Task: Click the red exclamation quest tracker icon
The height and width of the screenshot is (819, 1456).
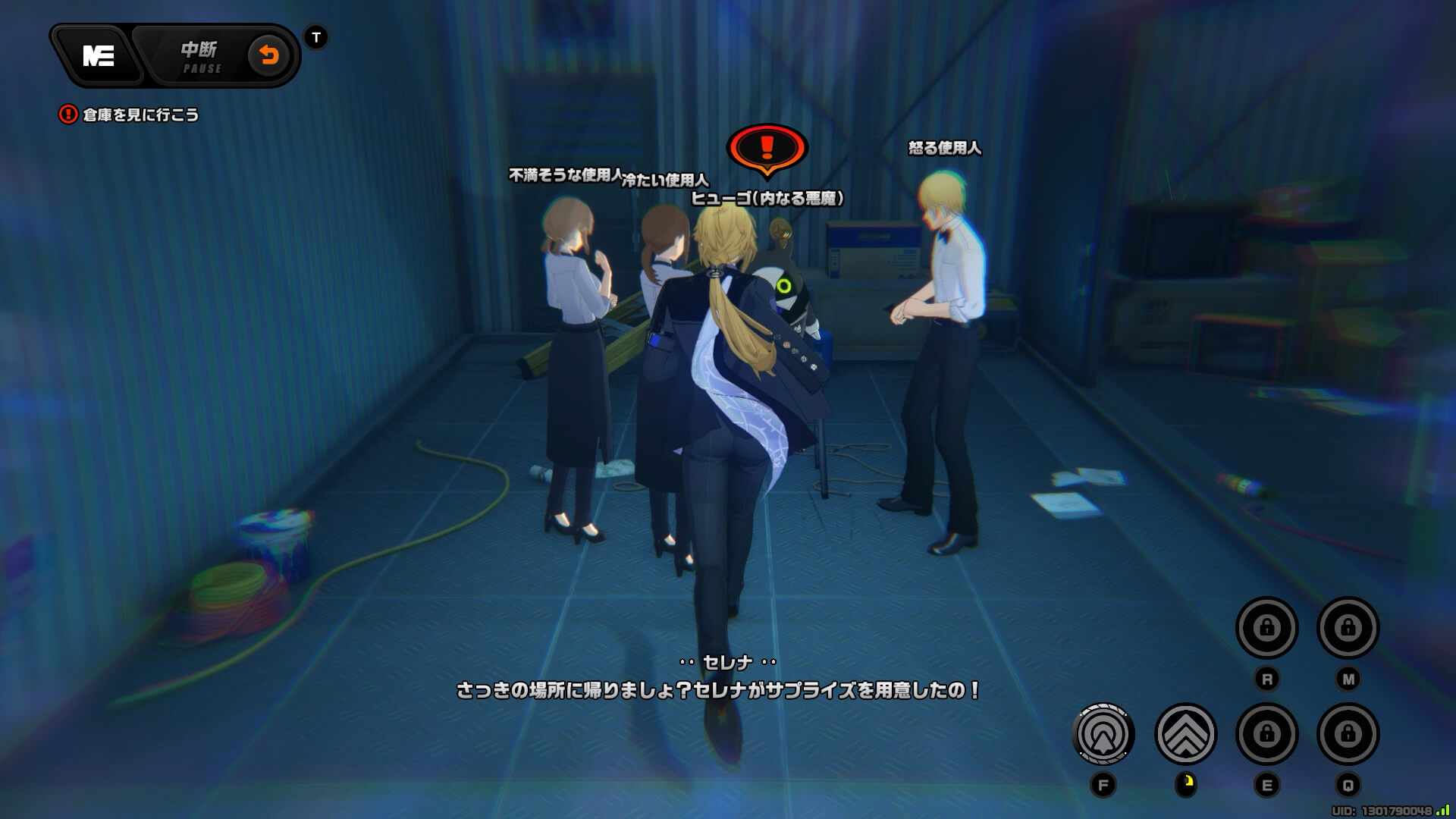Action: click(67, 115)
